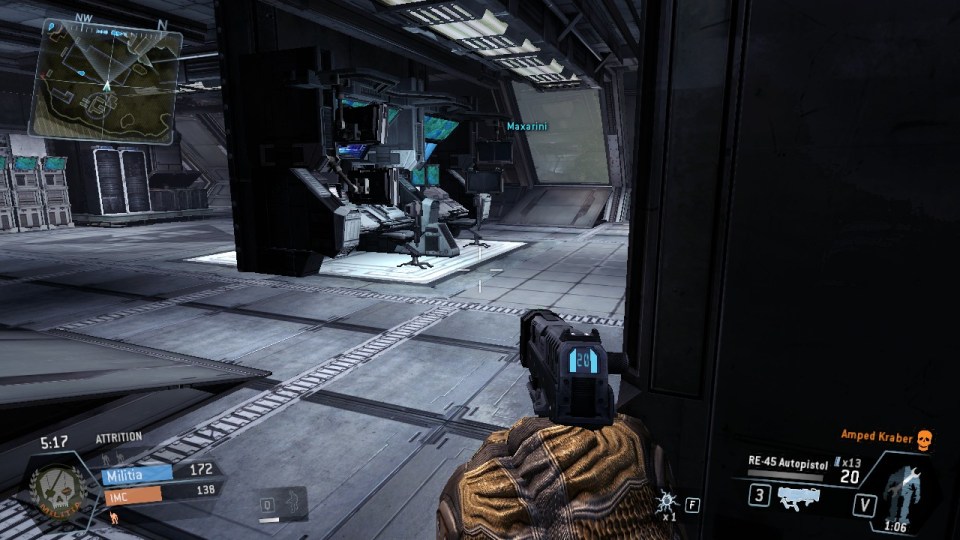Switch to the anti-titan launcher weapon icon

(x=805, y=497)
